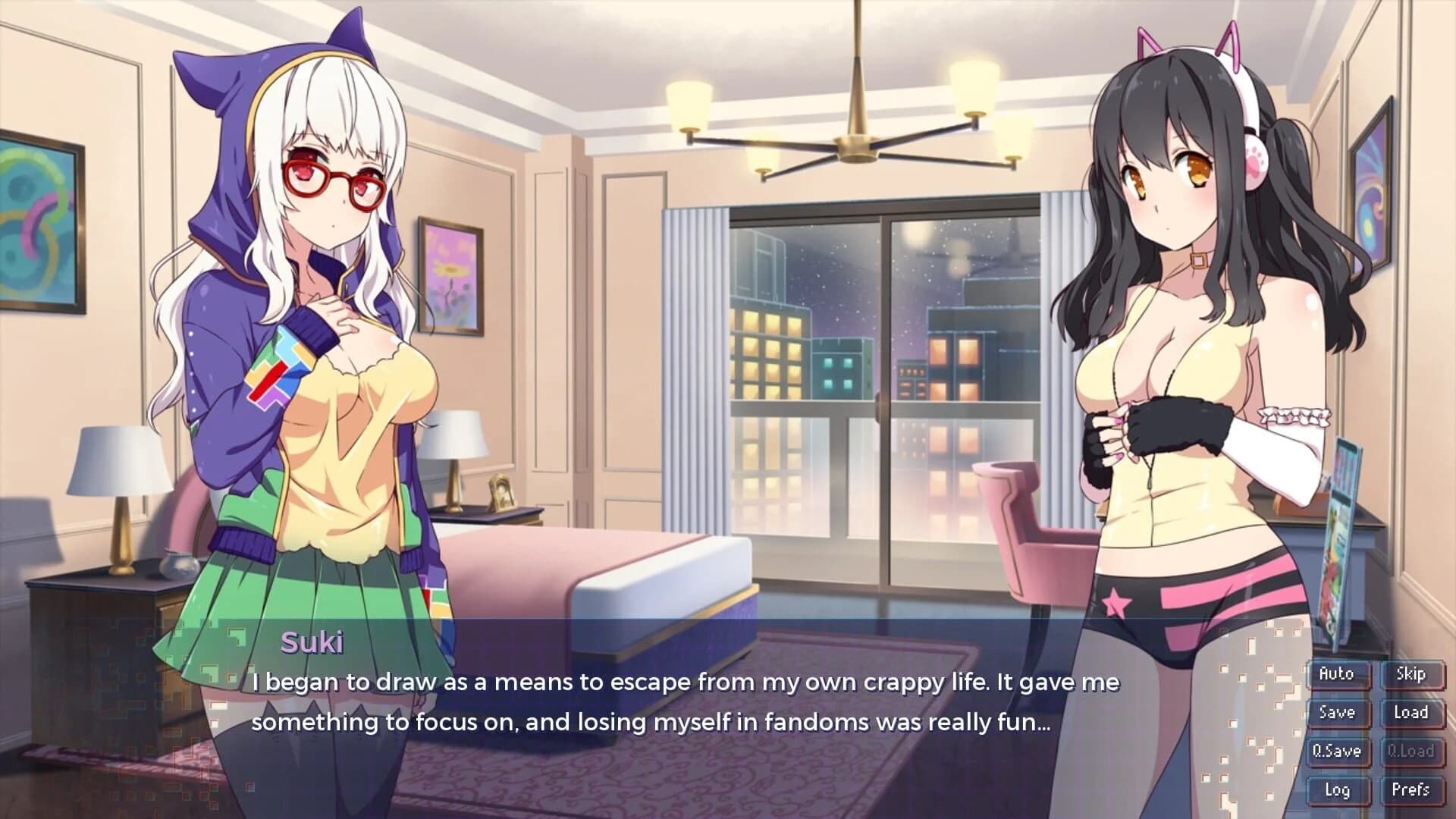Perform a Q.Save quick save

click(x=1337, y=751)
